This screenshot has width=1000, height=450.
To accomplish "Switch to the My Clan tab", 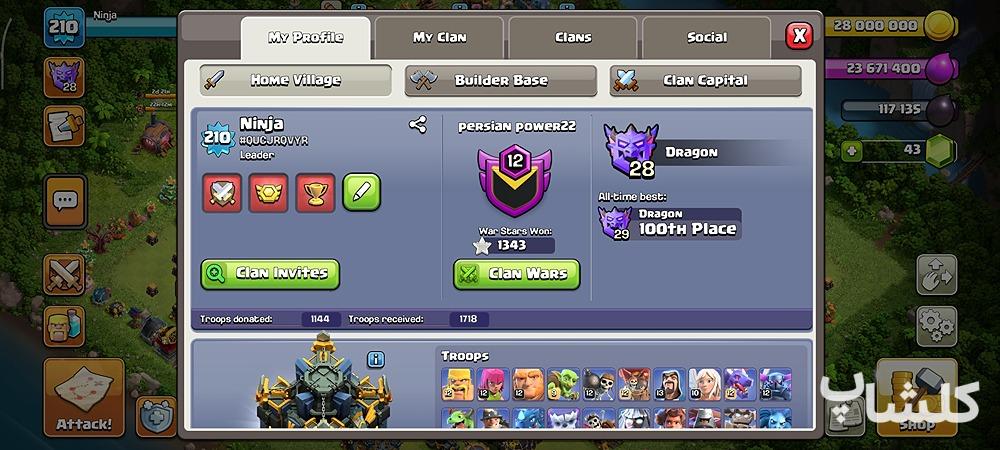I will click(x=439, y=38).
